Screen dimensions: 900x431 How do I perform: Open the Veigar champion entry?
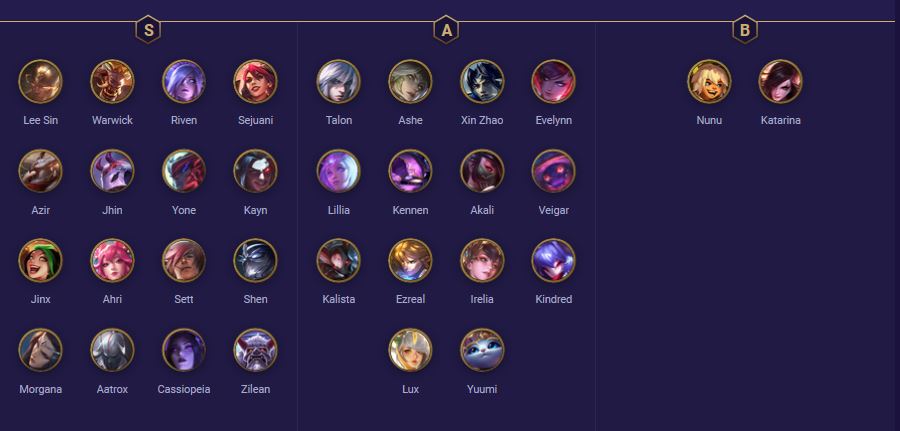553,171
